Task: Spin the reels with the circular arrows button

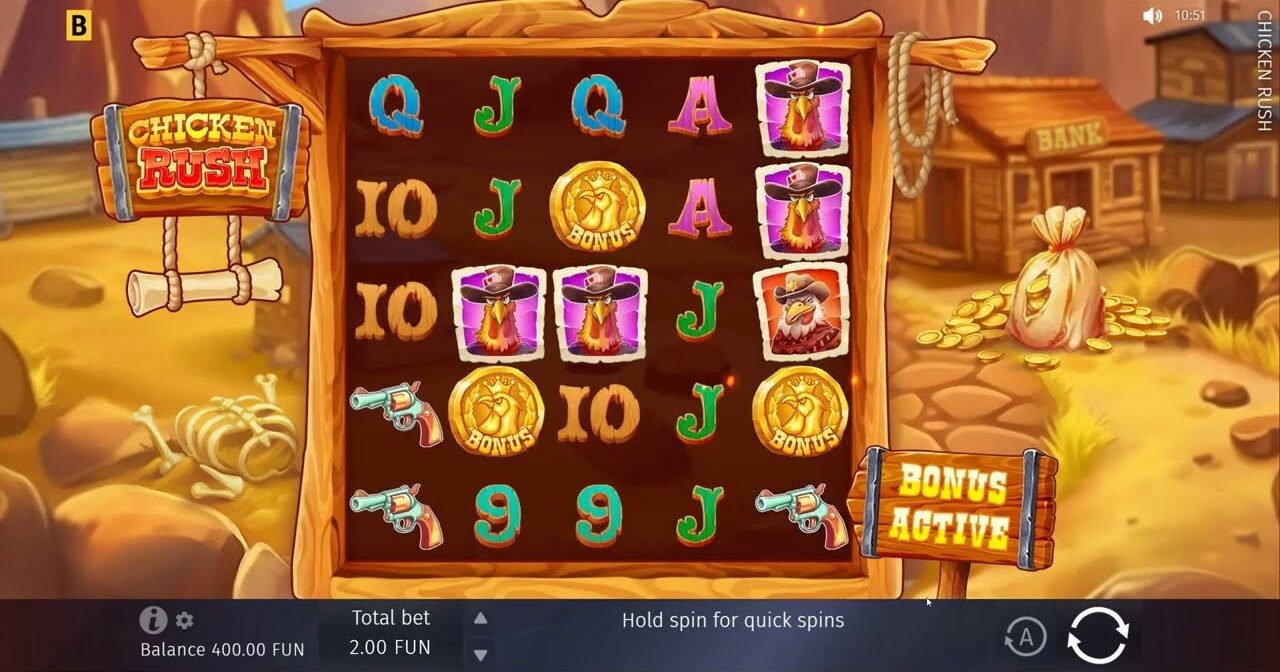Action: [1098, 635]
